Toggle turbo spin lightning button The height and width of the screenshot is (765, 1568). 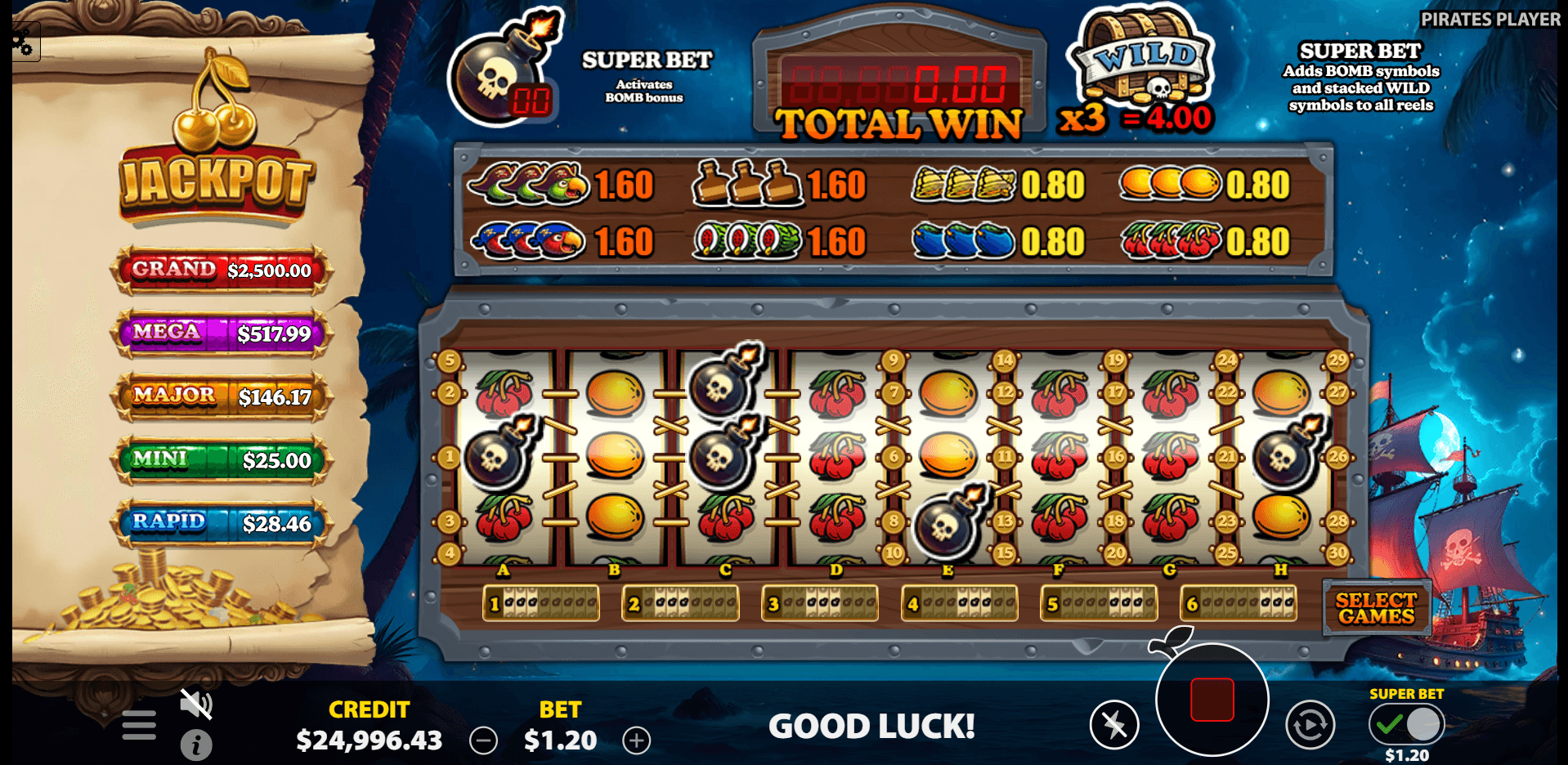(x=1113, y=724)
